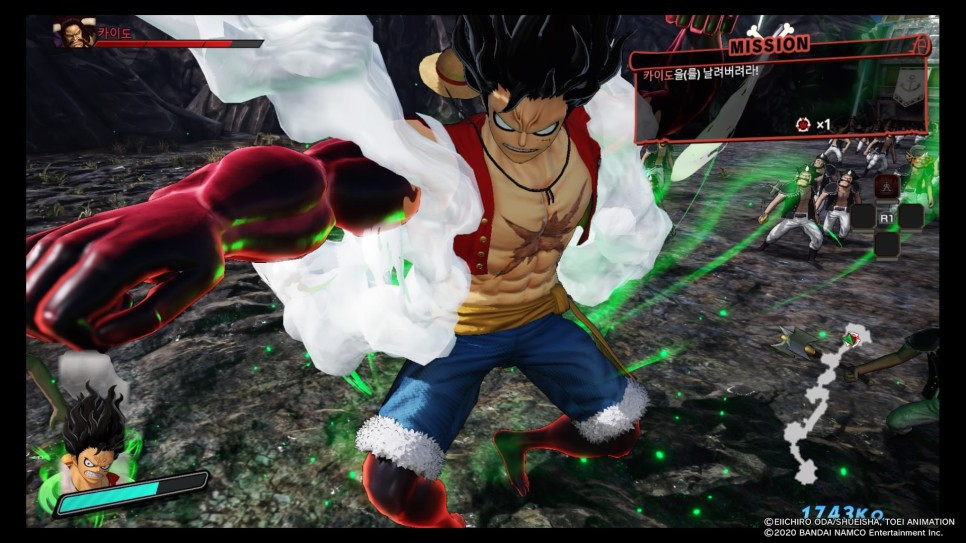Viewport: 966px width, 543px height.
Task: Select the player marker on the minimap
Action: (x=851, y=338)
